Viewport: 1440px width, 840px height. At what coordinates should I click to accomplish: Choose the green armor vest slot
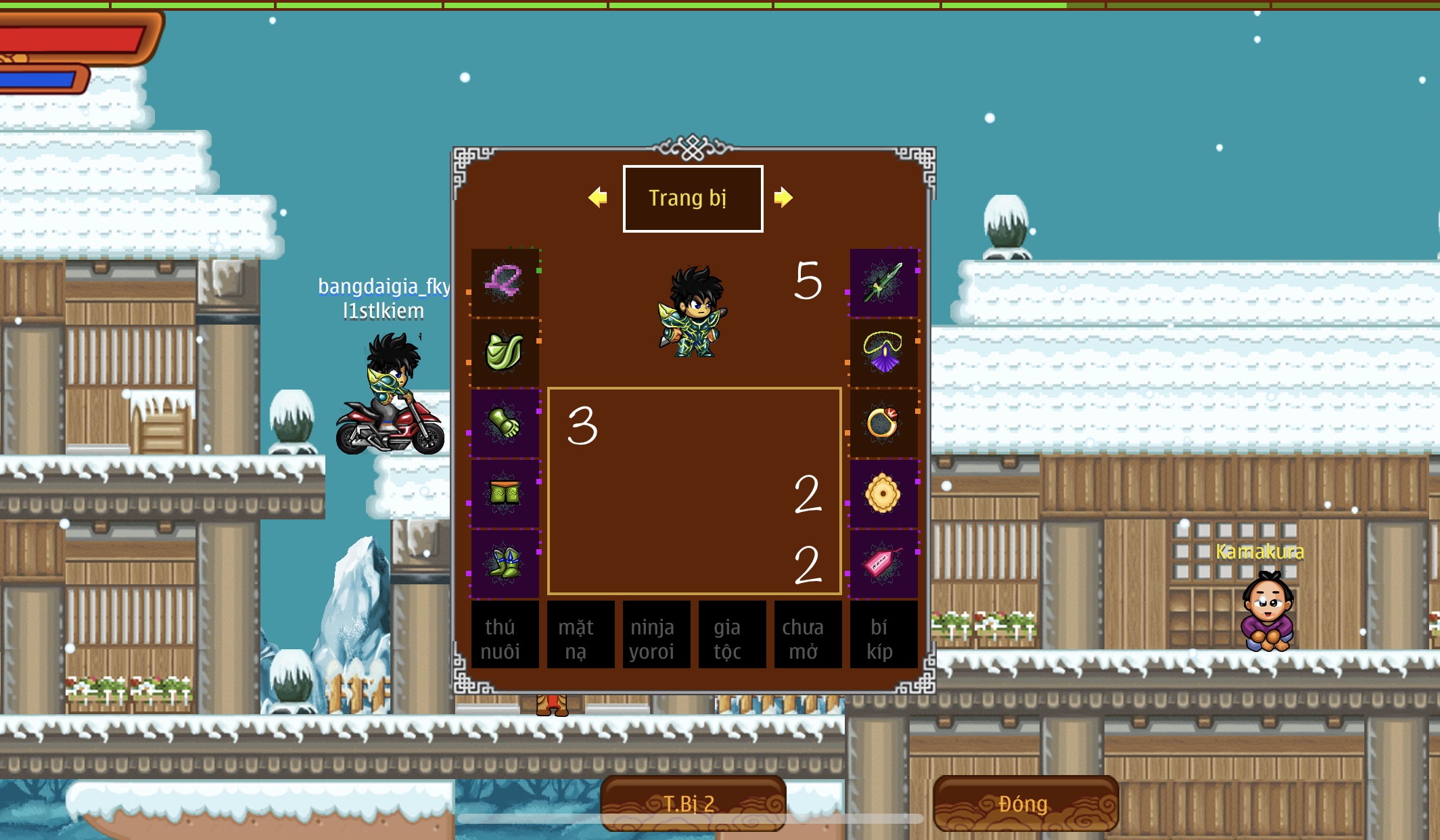[505, 352]
